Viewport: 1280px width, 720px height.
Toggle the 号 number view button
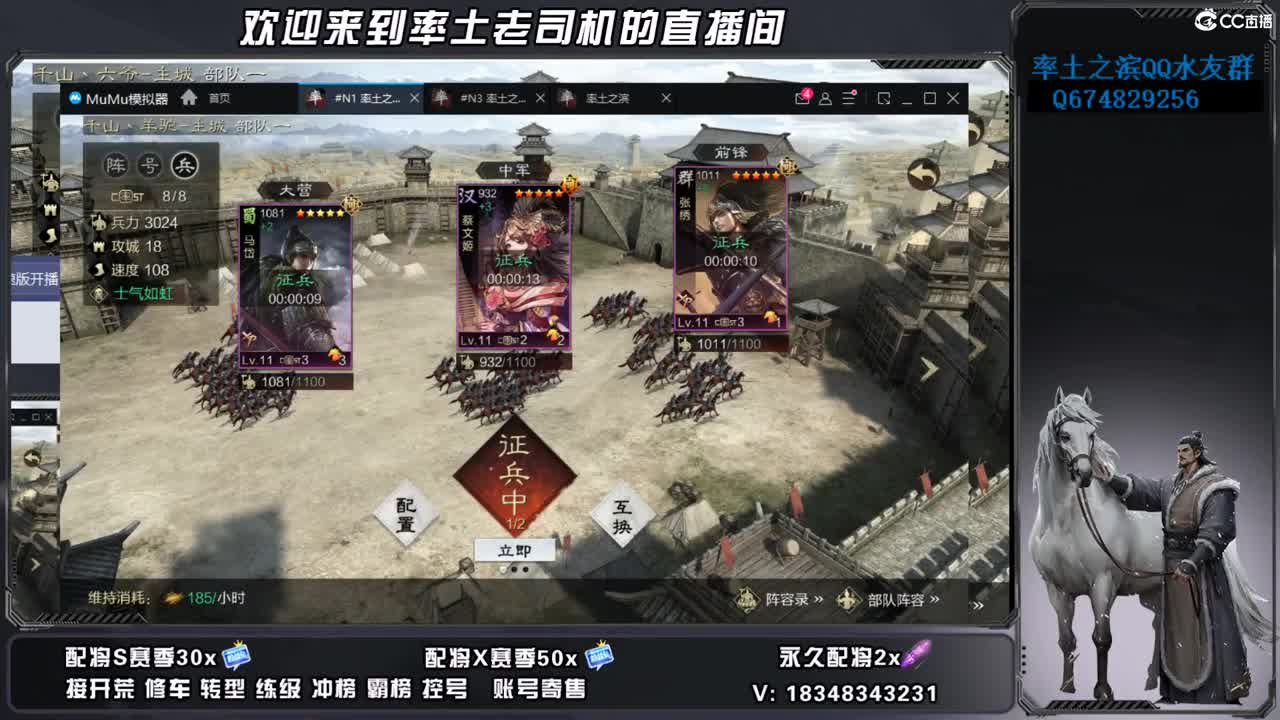[x=150, y=165]
